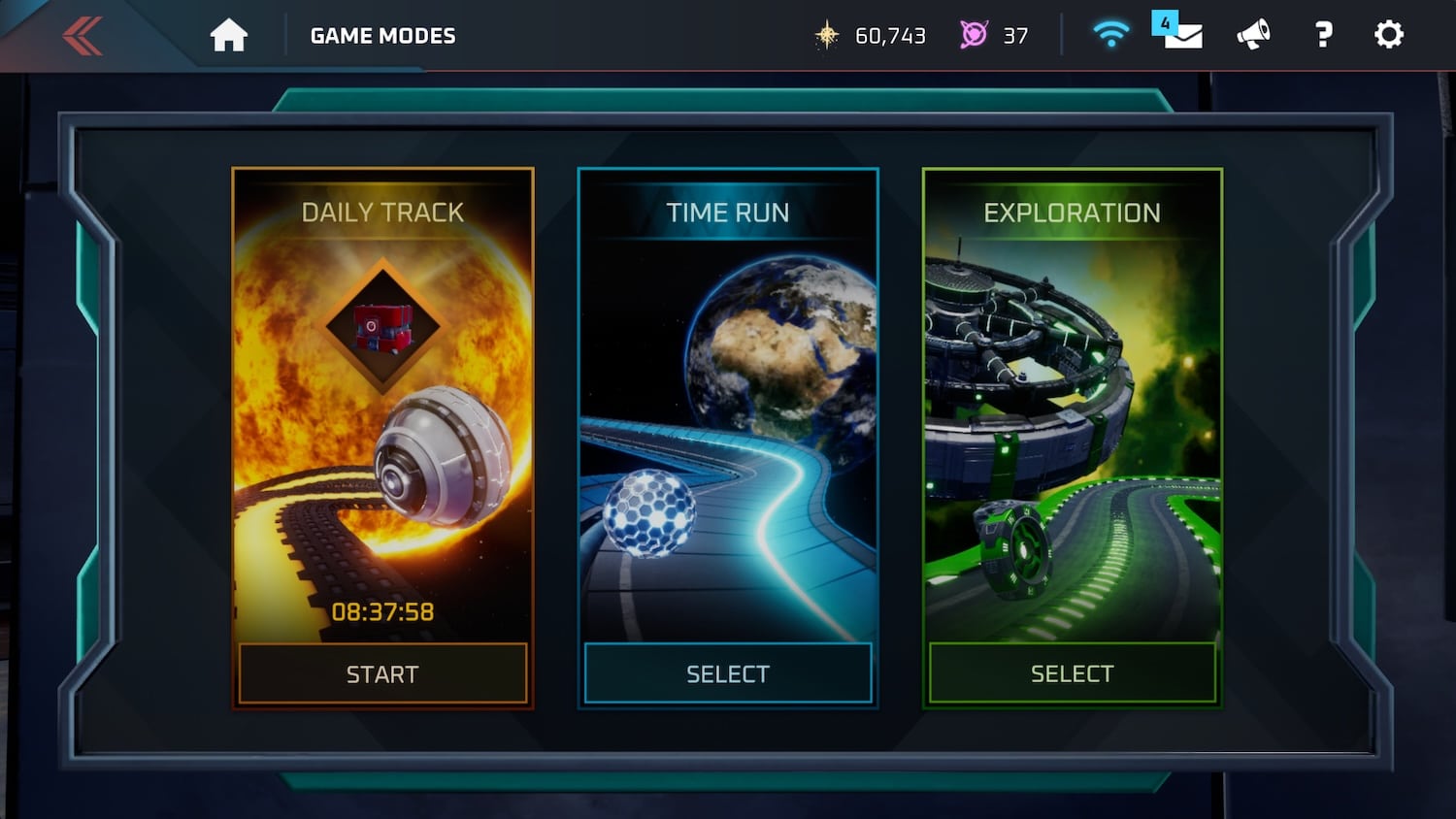Viewport: 1456px width, 819px height.
Task: Choose the Time Run Earth artwork card
Action: 728,408
